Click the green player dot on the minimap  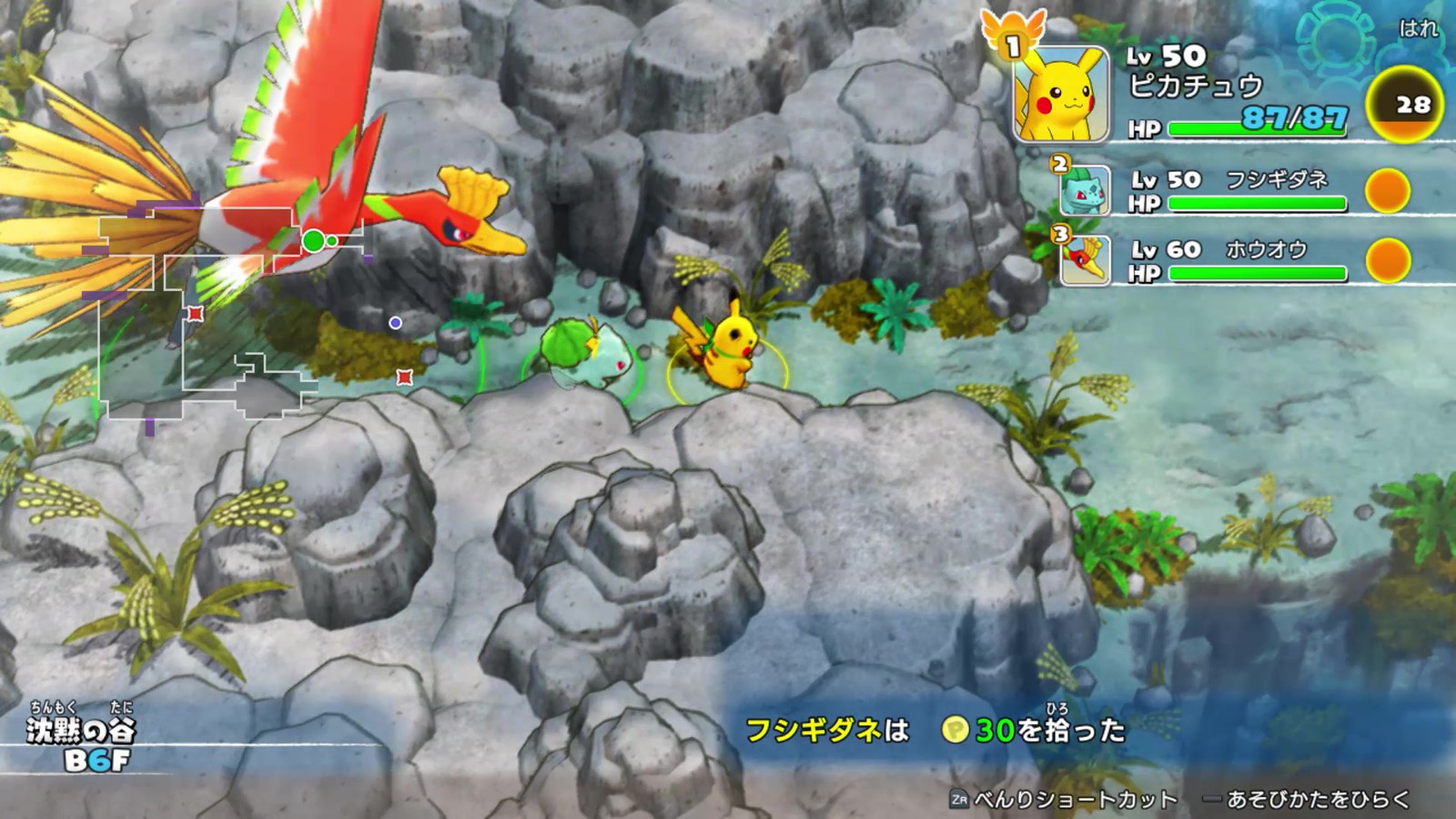pyautogui.click(x=314, y=239)
